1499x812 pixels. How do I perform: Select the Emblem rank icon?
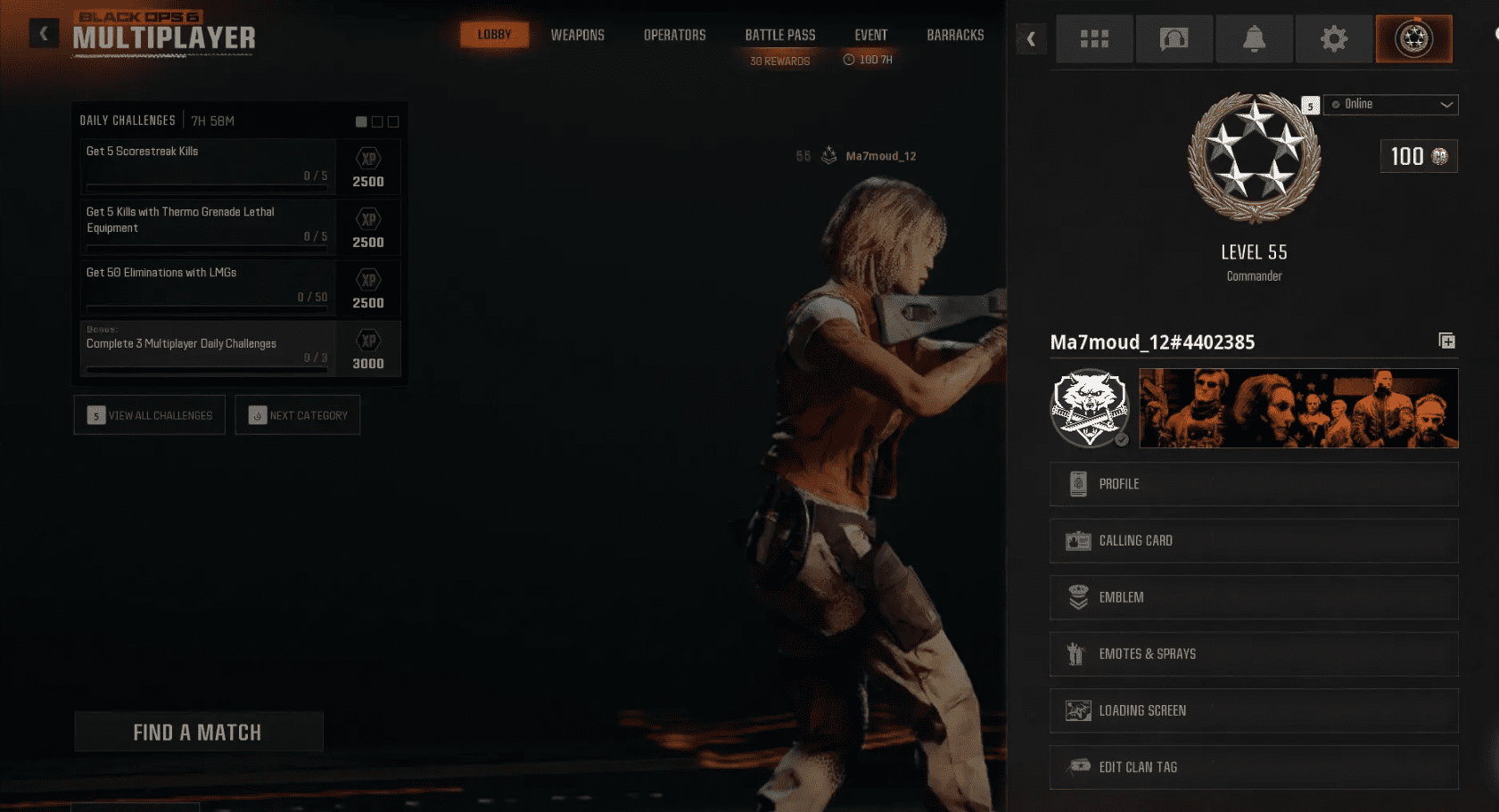click(1077, 597)
